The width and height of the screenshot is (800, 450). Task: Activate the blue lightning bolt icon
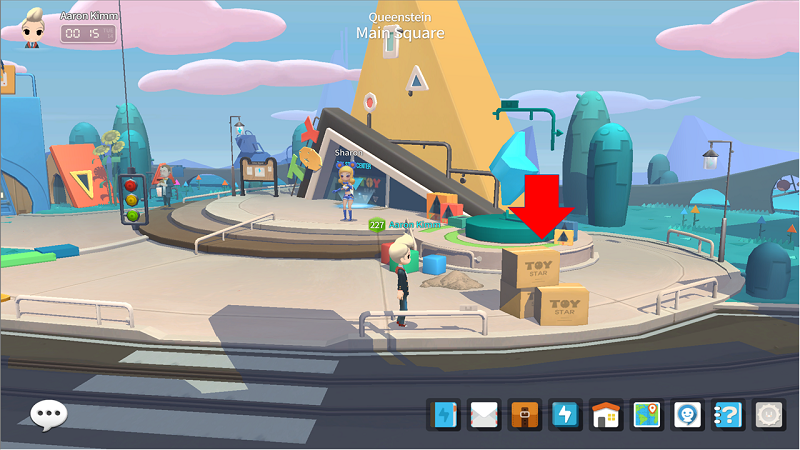click(x=566, y=414)
